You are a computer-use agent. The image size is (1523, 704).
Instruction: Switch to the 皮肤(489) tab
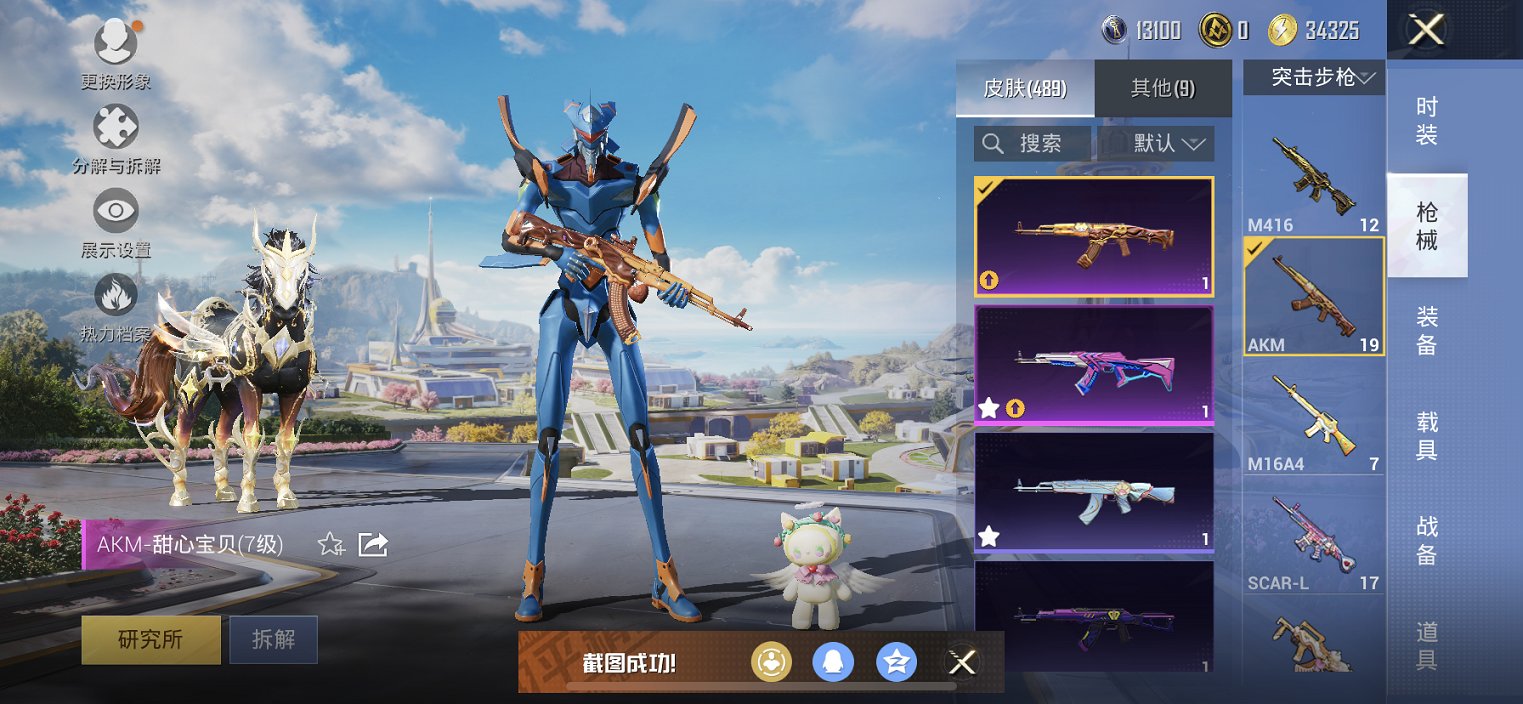(1025, 88)
